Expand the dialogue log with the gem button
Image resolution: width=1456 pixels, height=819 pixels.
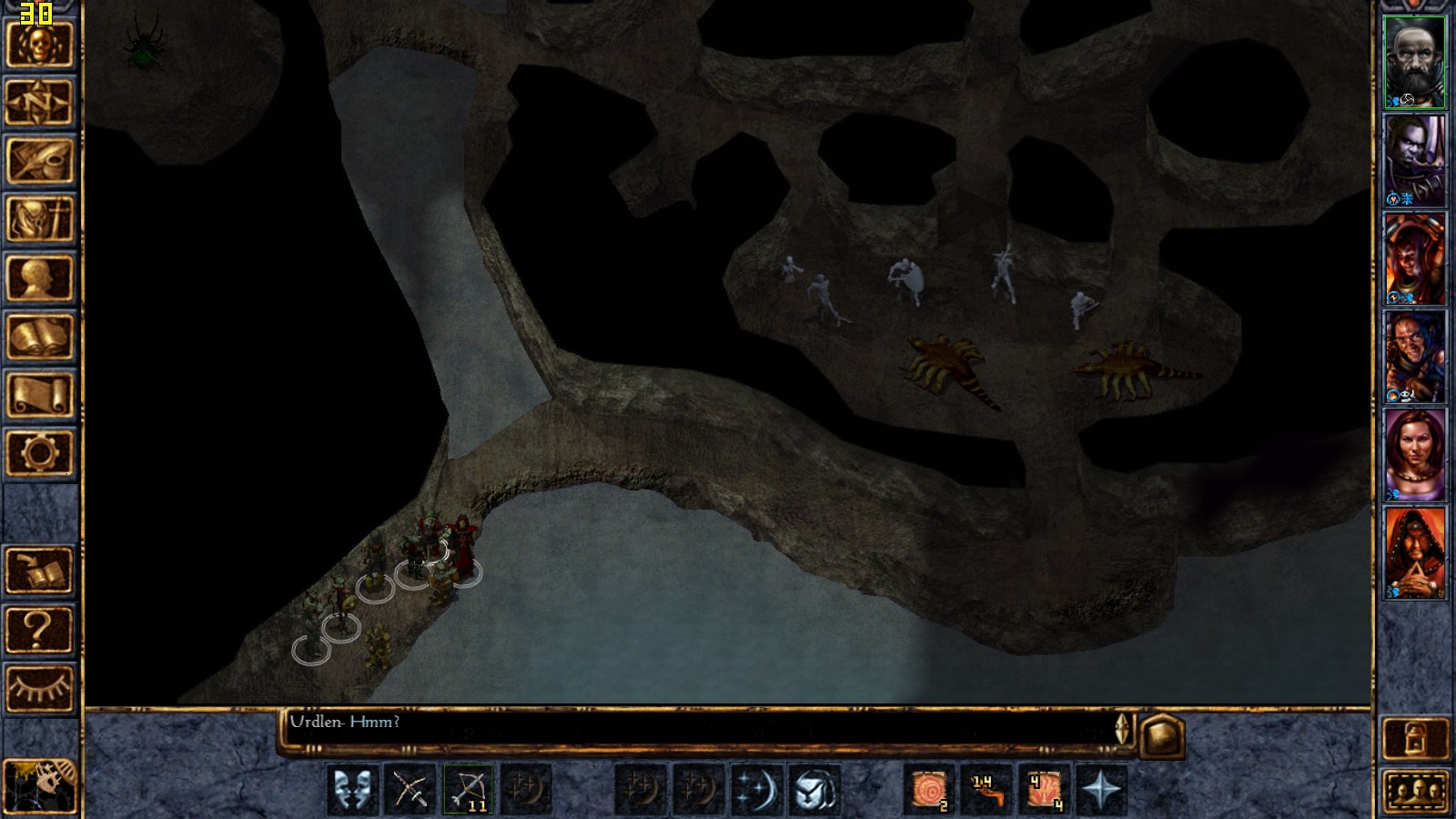(1162, 735)
